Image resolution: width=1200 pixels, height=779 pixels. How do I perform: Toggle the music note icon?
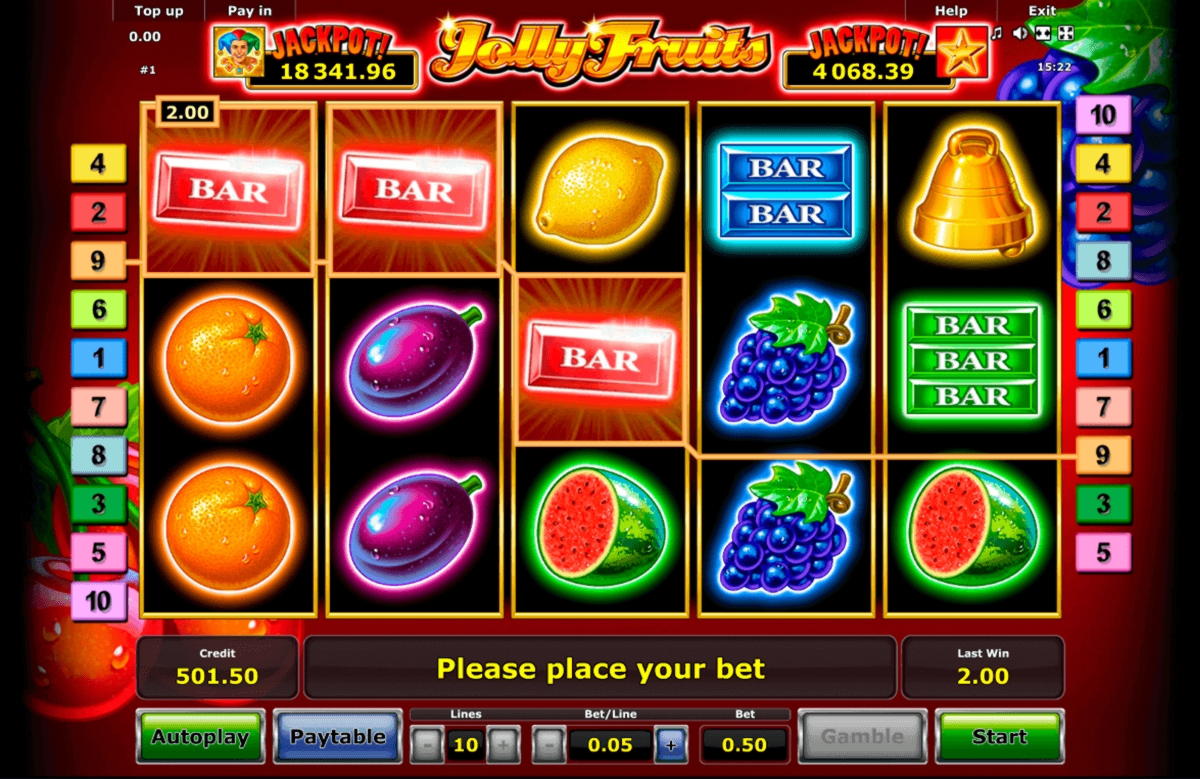(x=996, y=33)
